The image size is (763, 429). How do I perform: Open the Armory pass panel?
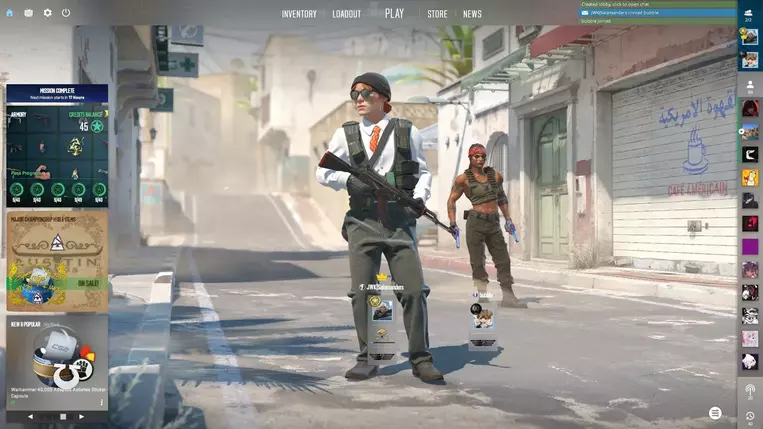57,150
